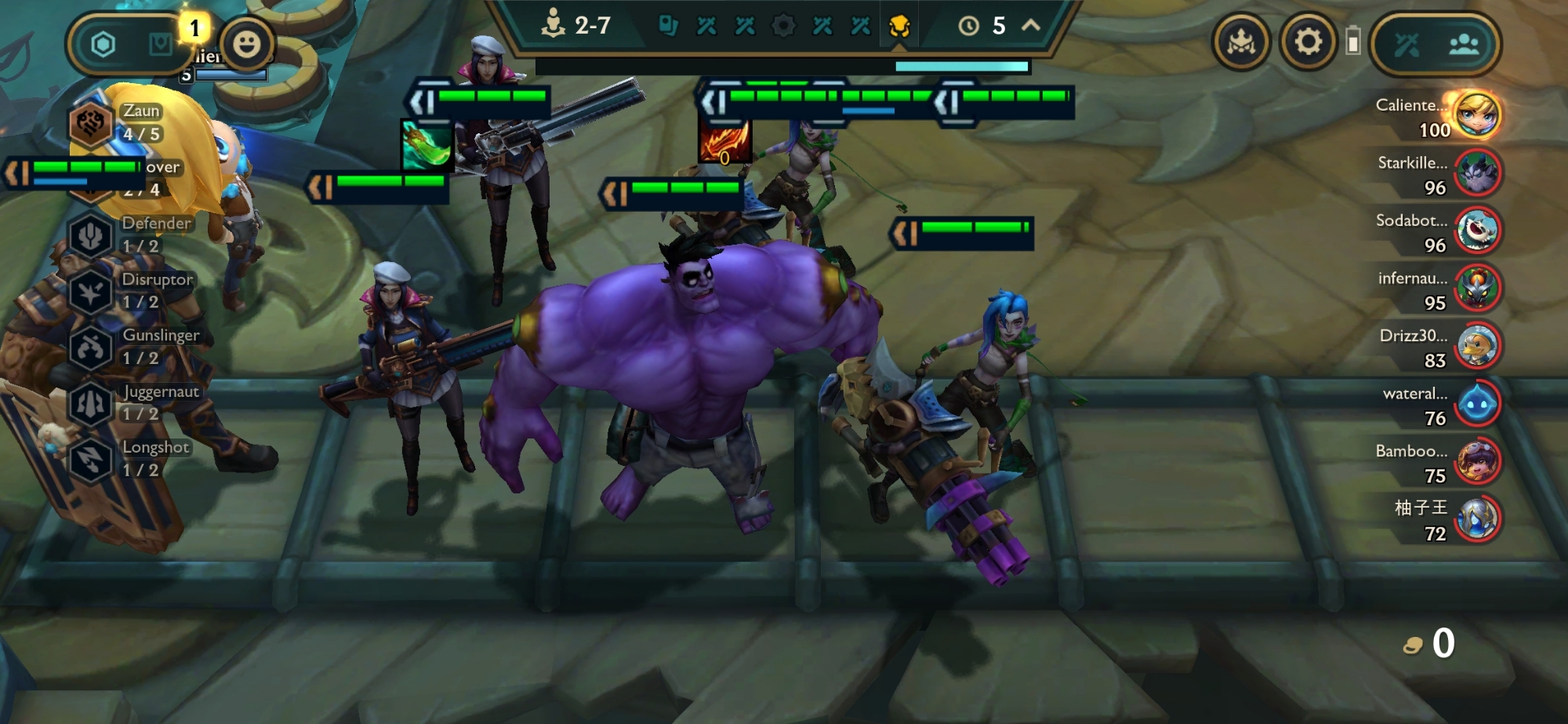The height and width of the screenshot is (724, 1568).
Task: Inspect the Gunslinger trait
Action: pos(91,347)
